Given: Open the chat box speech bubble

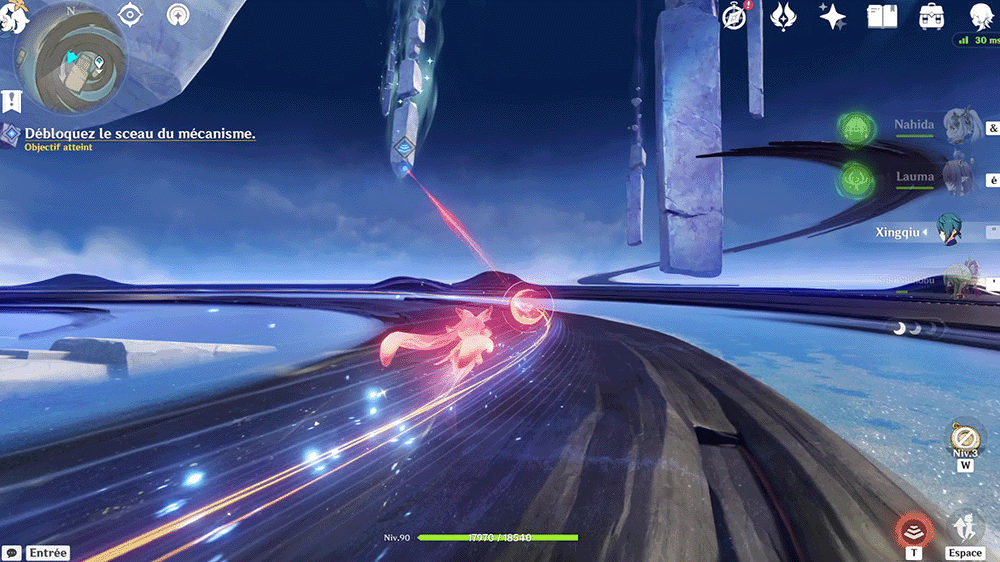Looking at the screenshot, I should pos(12,552).
